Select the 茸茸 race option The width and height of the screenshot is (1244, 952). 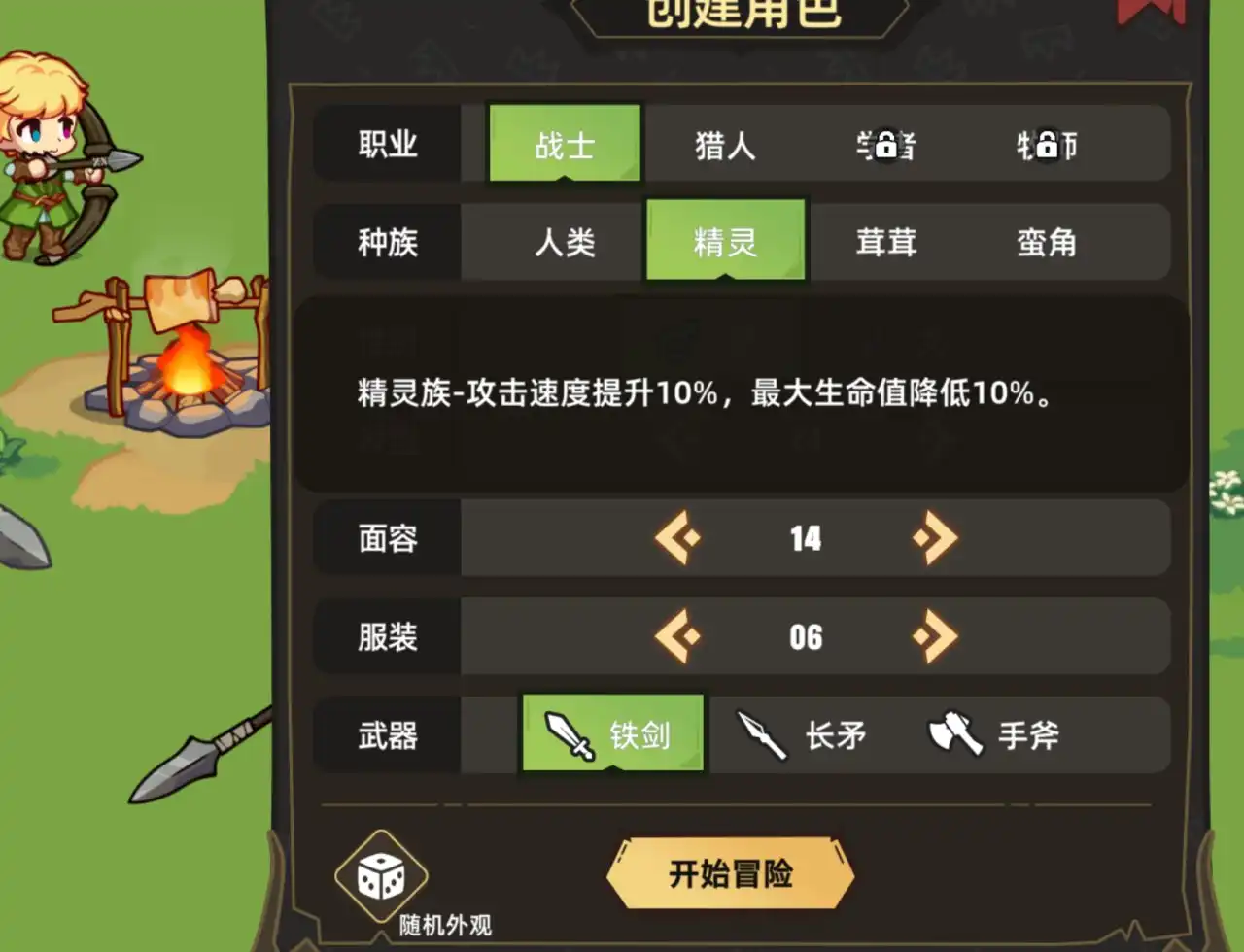tap(885, 243)
